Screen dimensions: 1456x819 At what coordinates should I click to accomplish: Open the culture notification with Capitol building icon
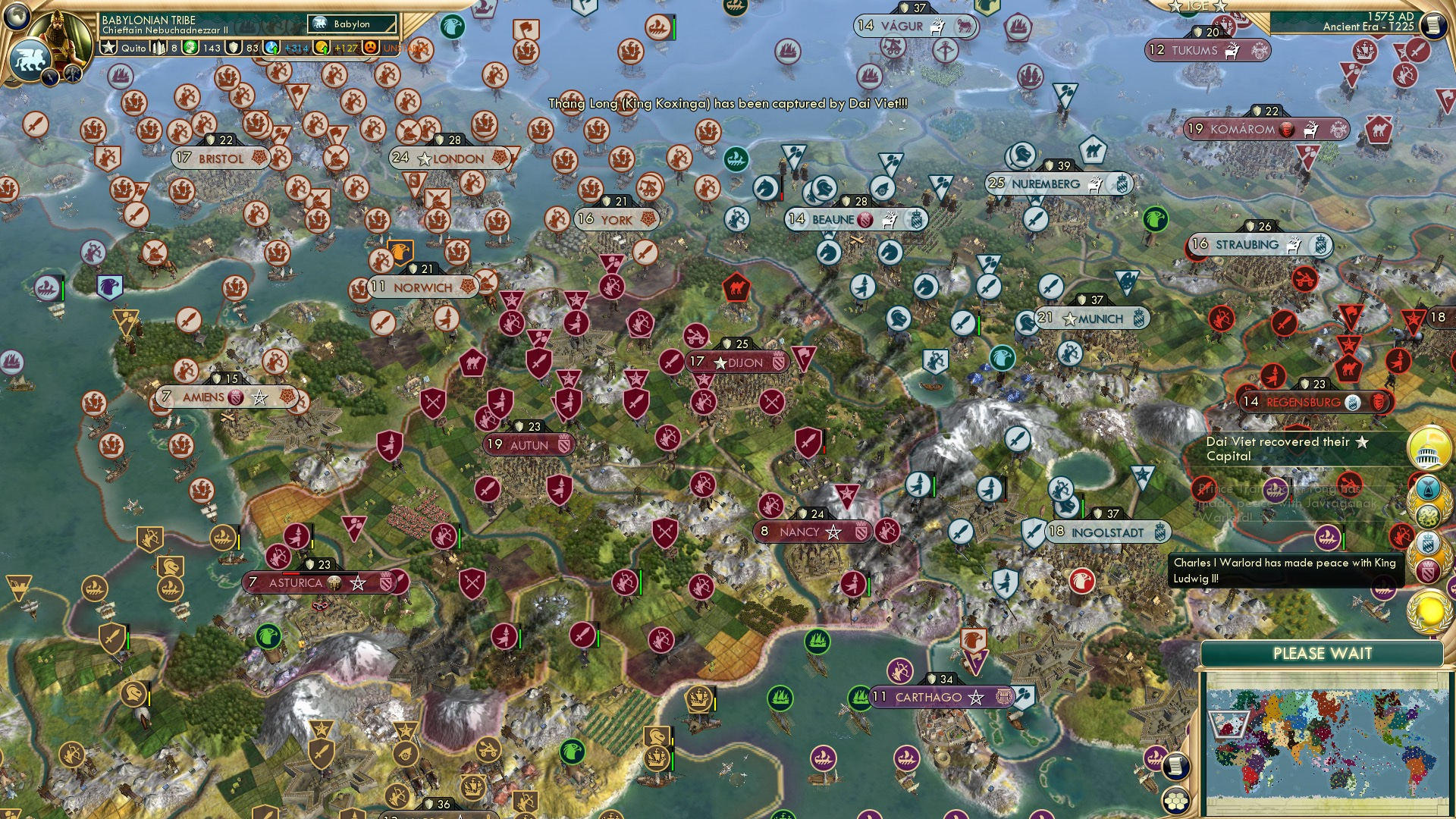click(1429, 447)
